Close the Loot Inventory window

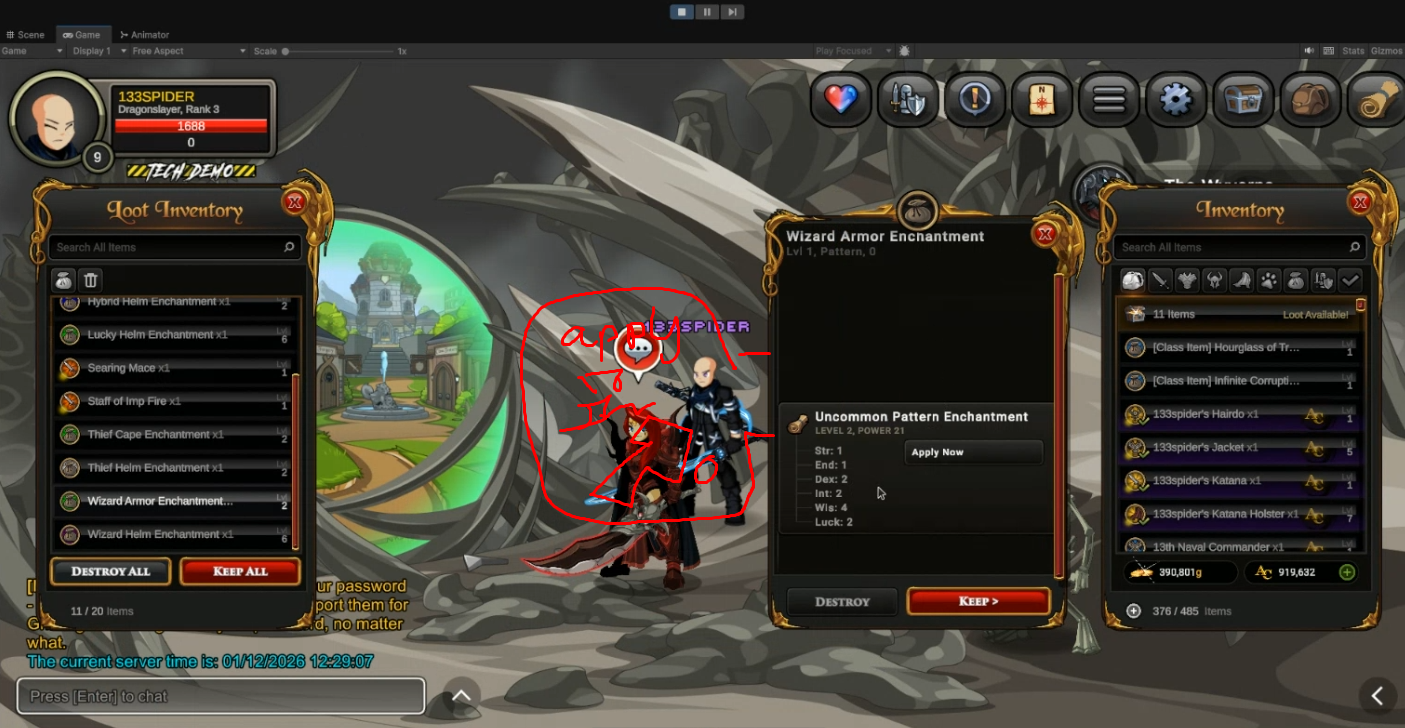pyautogui.click(x=294, y=202)
